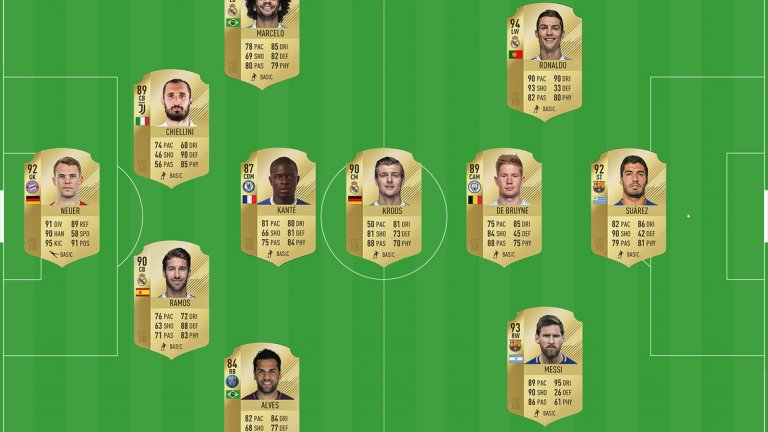
Task: Choose the Messi player card
Action: point(544,365)
